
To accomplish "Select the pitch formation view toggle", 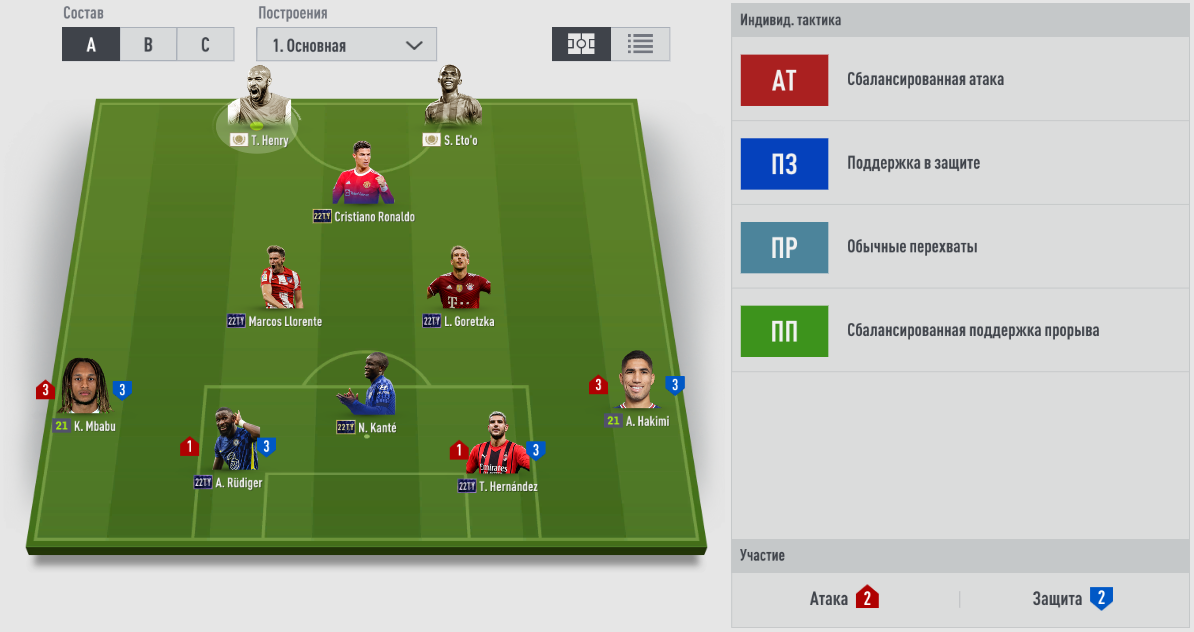I will pyautogui.click(x=581, y=45).
